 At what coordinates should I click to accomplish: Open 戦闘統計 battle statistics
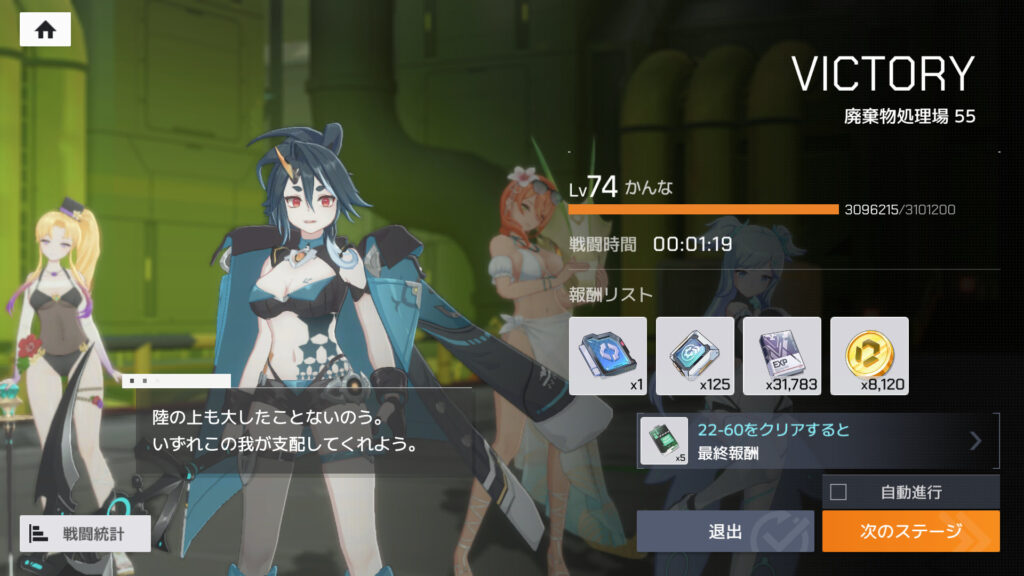[x=85, y=534]
